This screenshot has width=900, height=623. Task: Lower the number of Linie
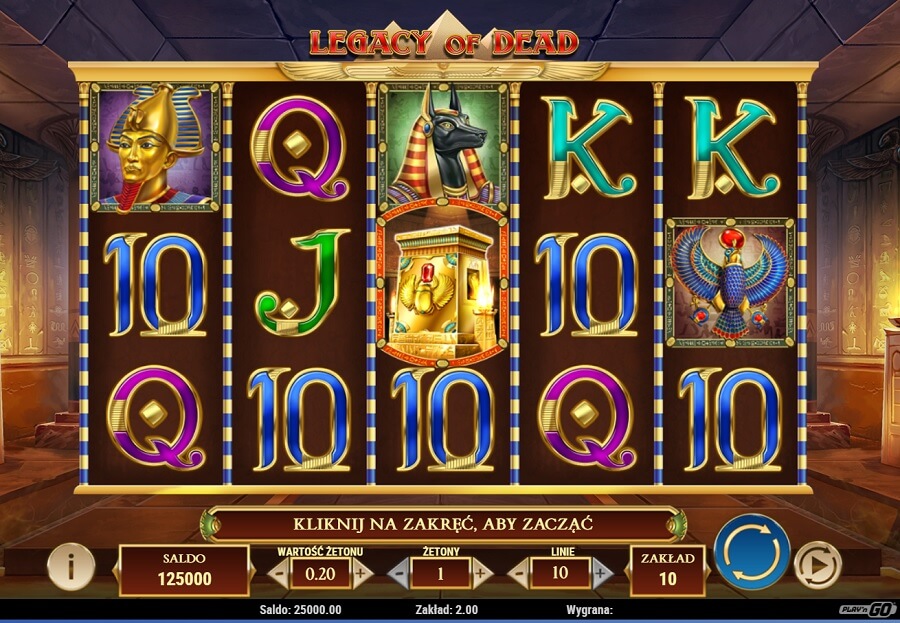(519, 573)
